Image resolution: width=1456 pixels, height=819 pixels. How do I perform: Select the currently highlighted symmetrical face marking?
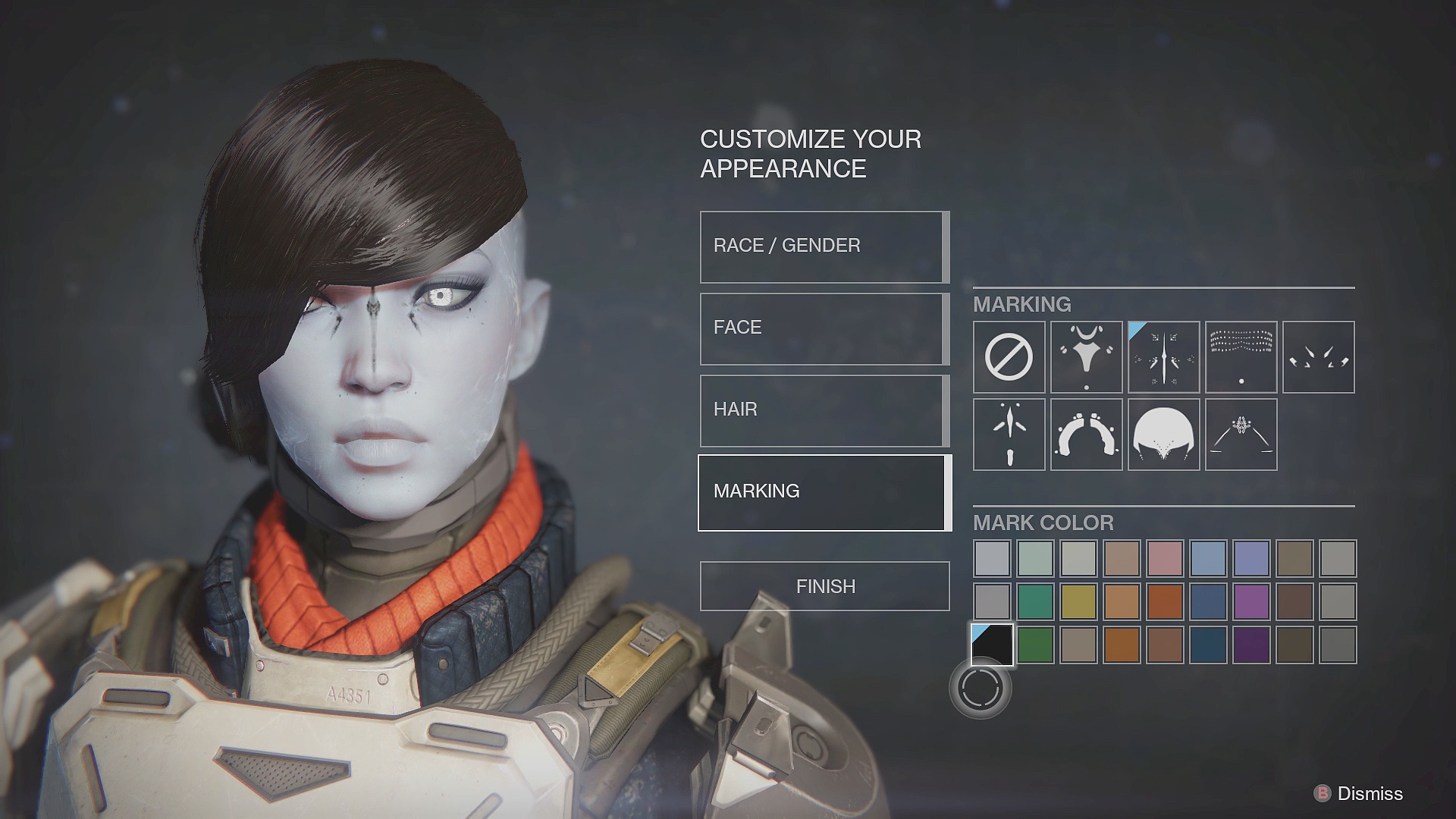click(x=1163, y=356)
